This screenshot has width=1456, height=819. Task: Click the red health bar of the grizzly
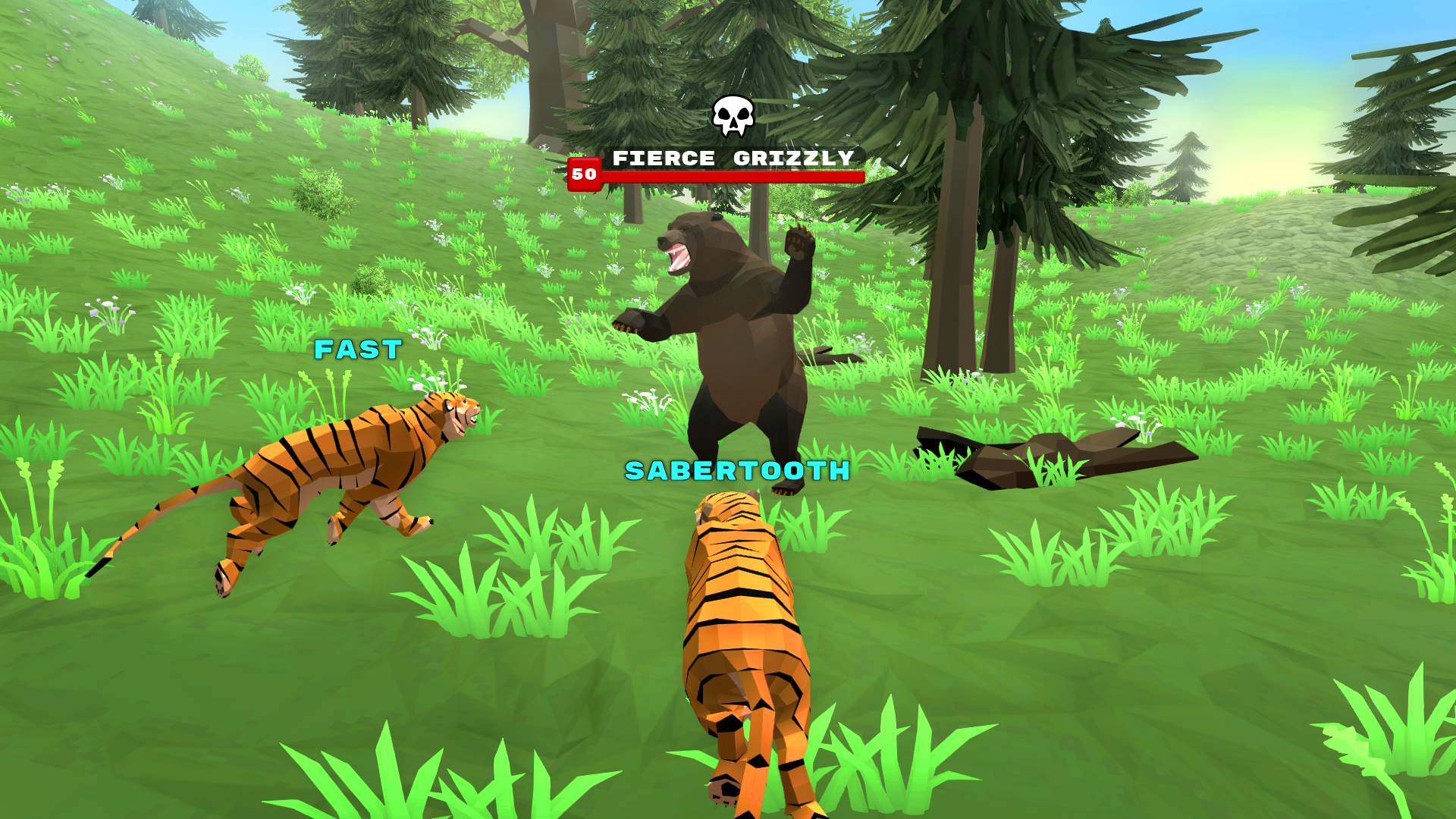732,175
